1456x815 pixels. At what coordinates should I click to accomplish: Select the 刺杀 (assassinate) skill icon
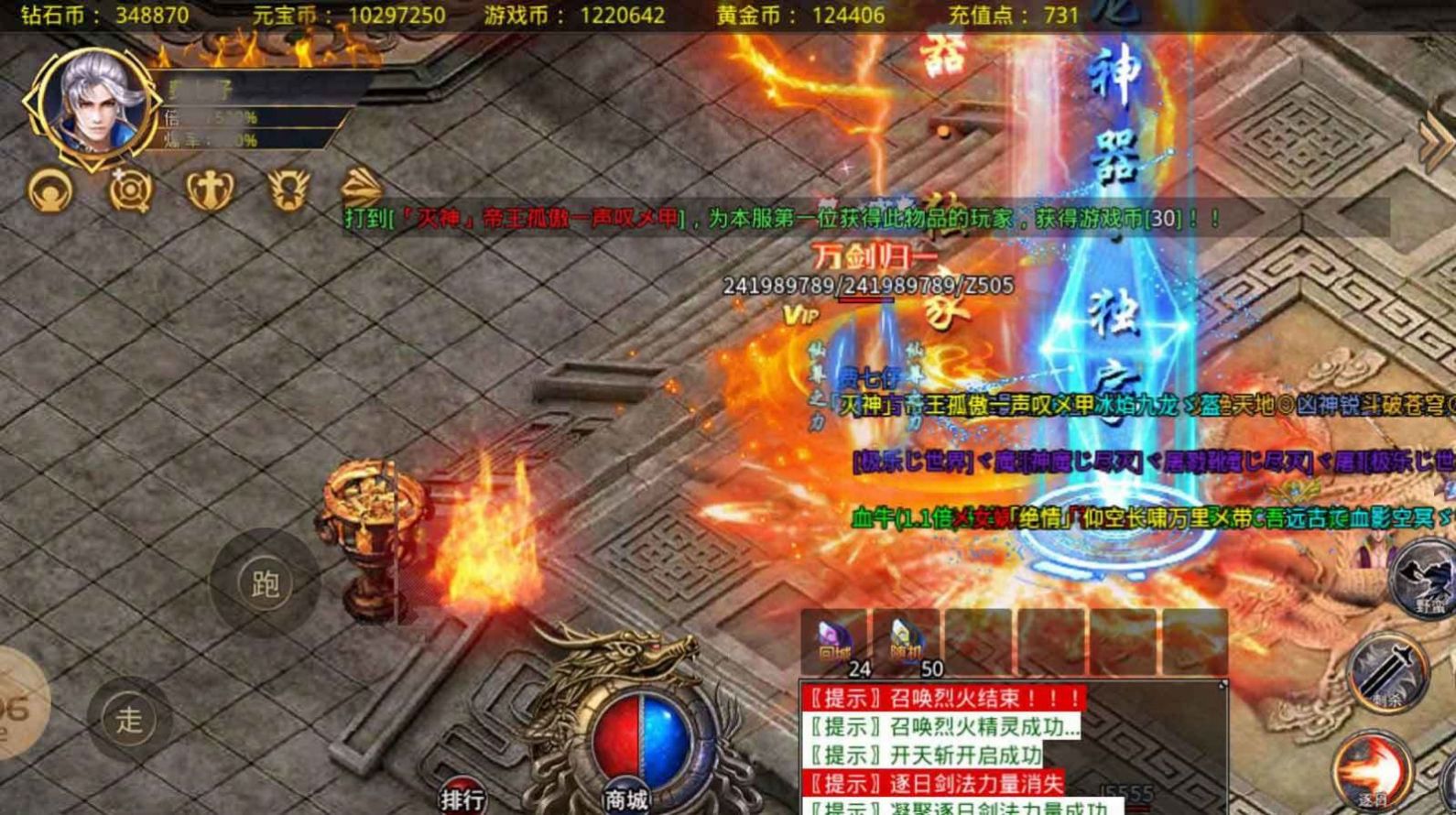click(x=1386, y=671)
